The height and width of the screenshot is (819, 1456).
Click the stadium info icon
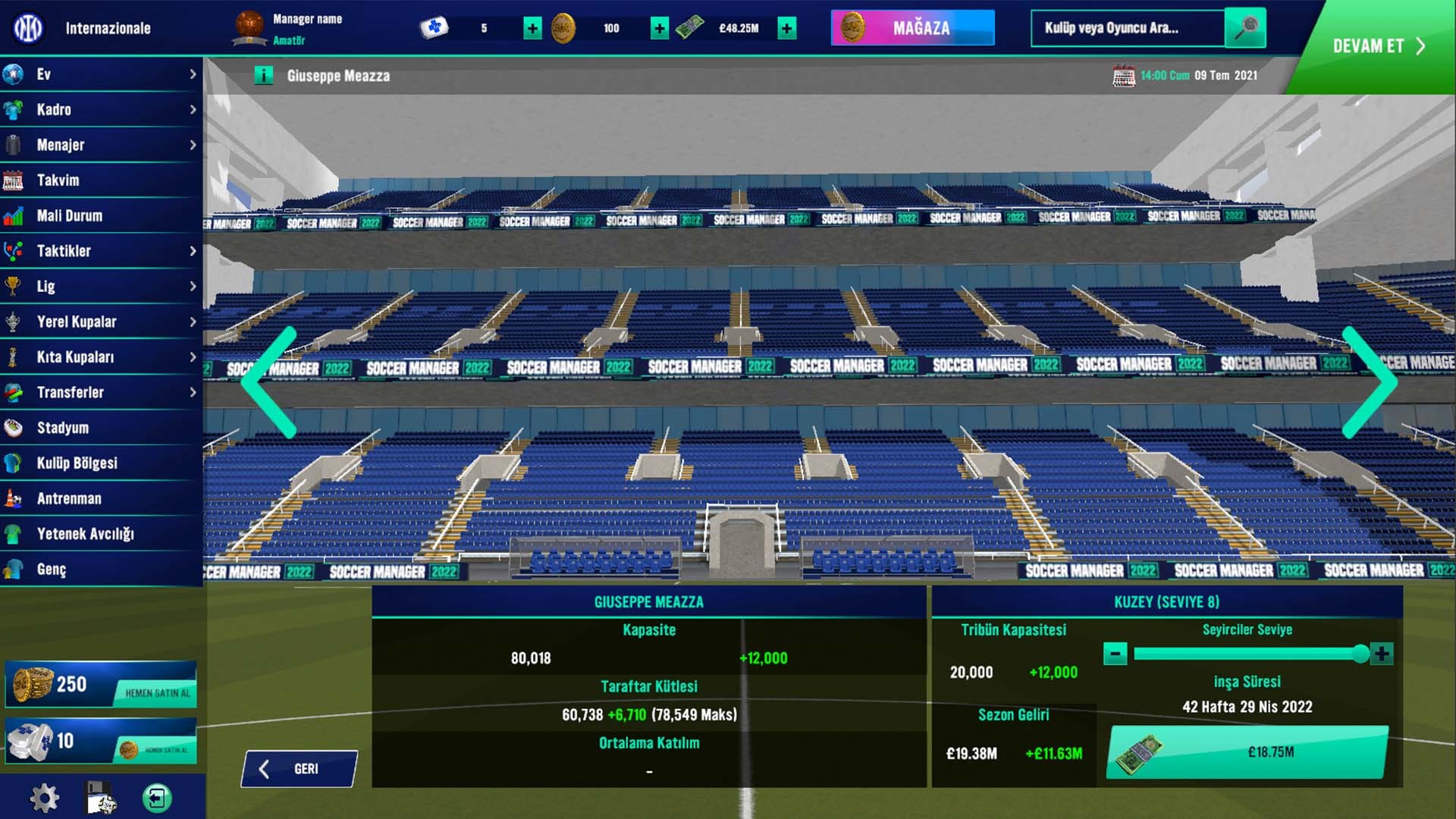pyautogui.click(x=263, y=76)
